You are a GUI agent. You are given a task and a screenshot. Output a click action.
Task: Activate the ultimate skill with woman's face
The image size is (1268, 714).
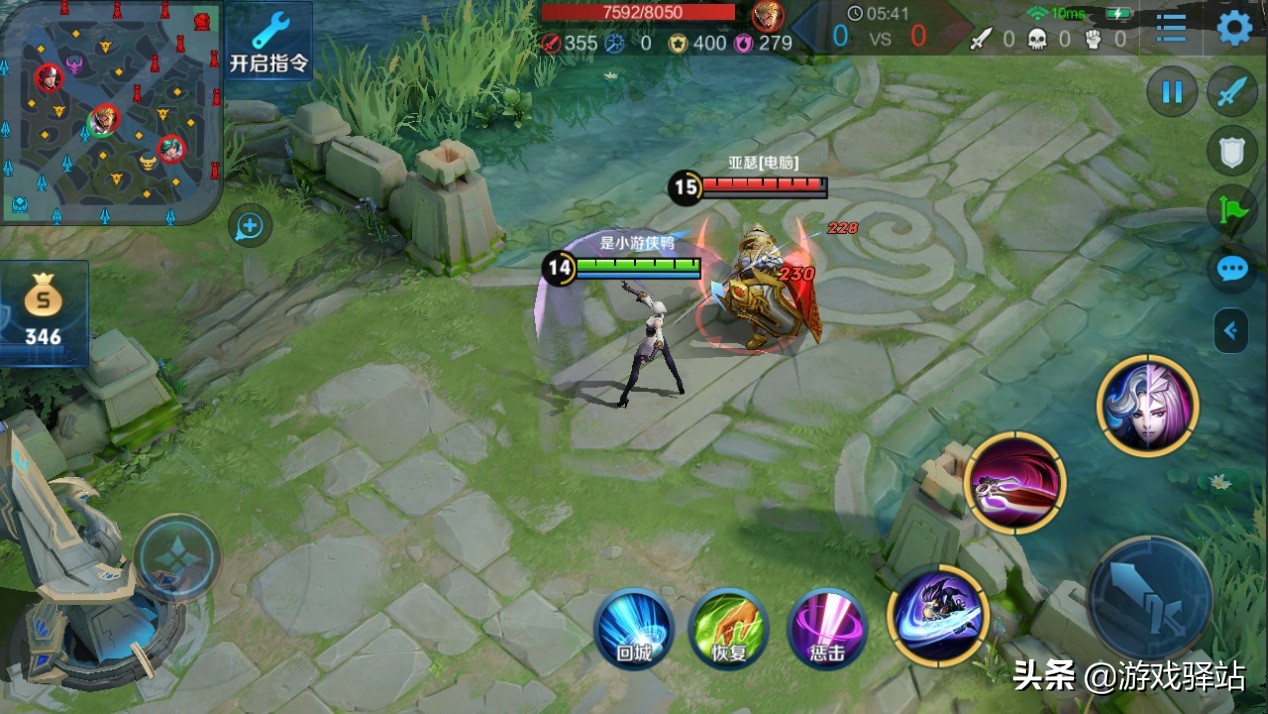coord(1147,405)
